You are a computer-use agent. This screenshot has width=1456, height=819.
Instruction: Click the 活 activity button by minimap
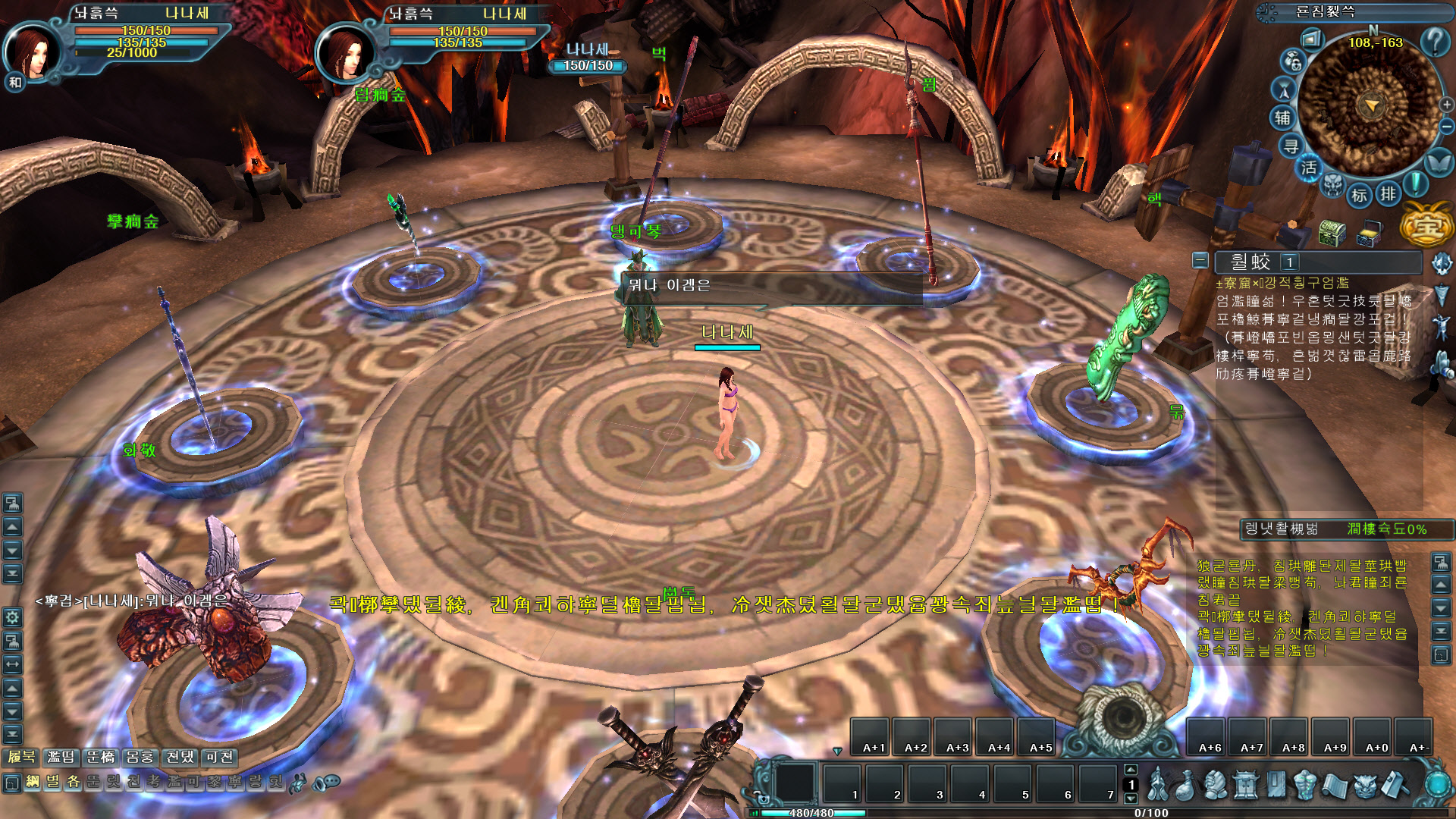(1309, 168)
